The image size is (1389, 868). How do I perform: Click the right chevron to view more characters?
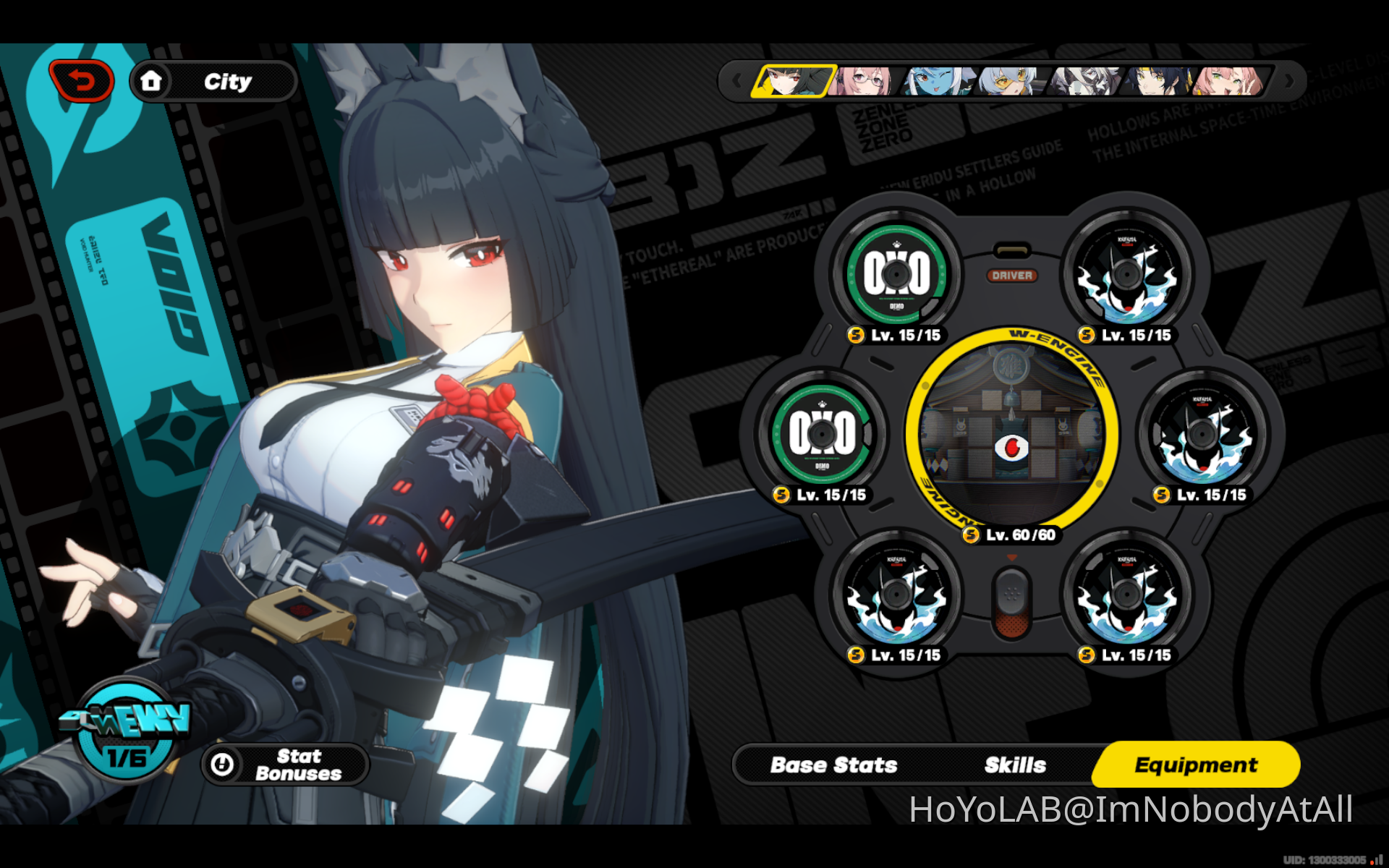click(1290, 81)
